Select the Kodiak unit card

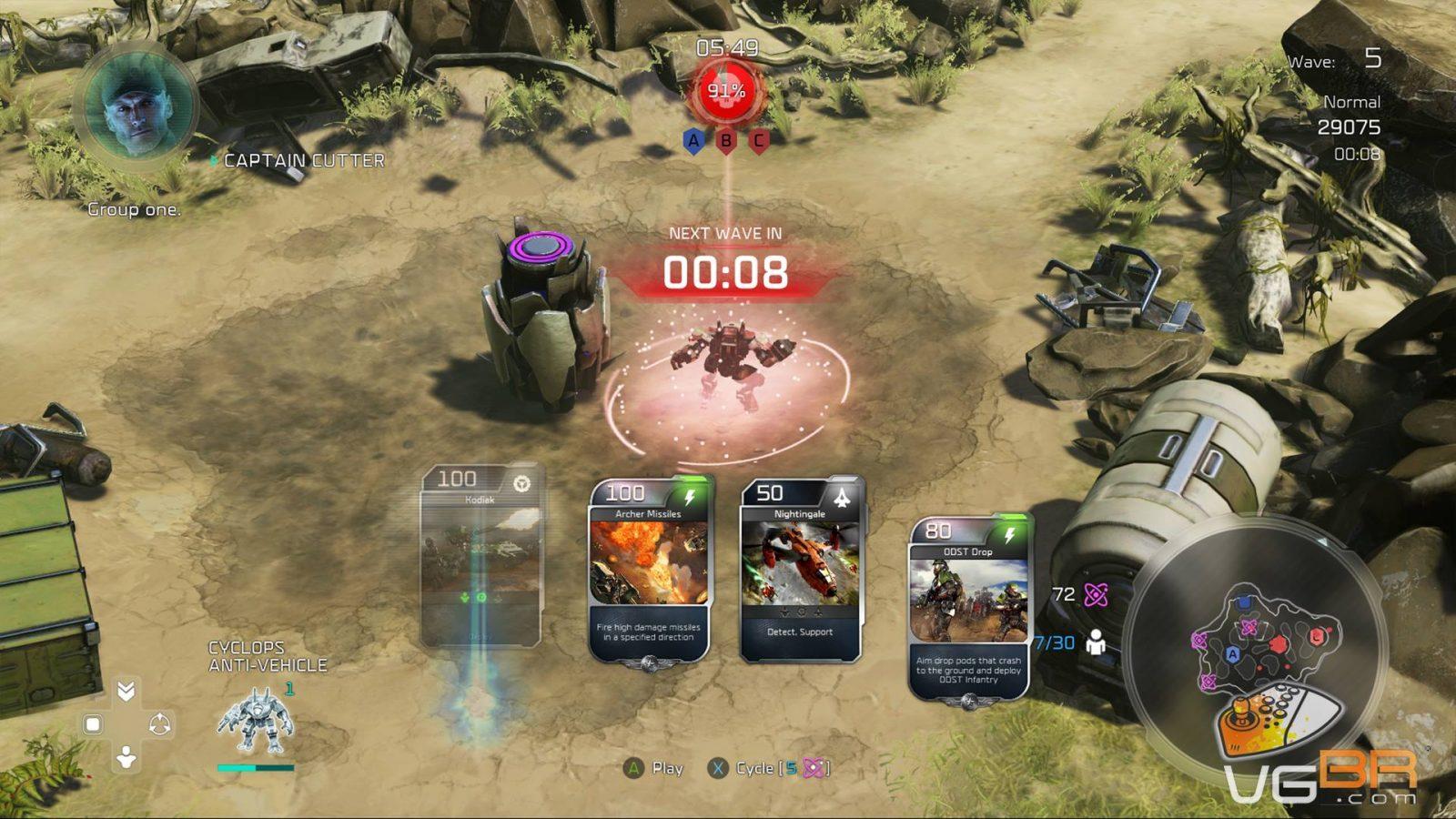(481, 555)
